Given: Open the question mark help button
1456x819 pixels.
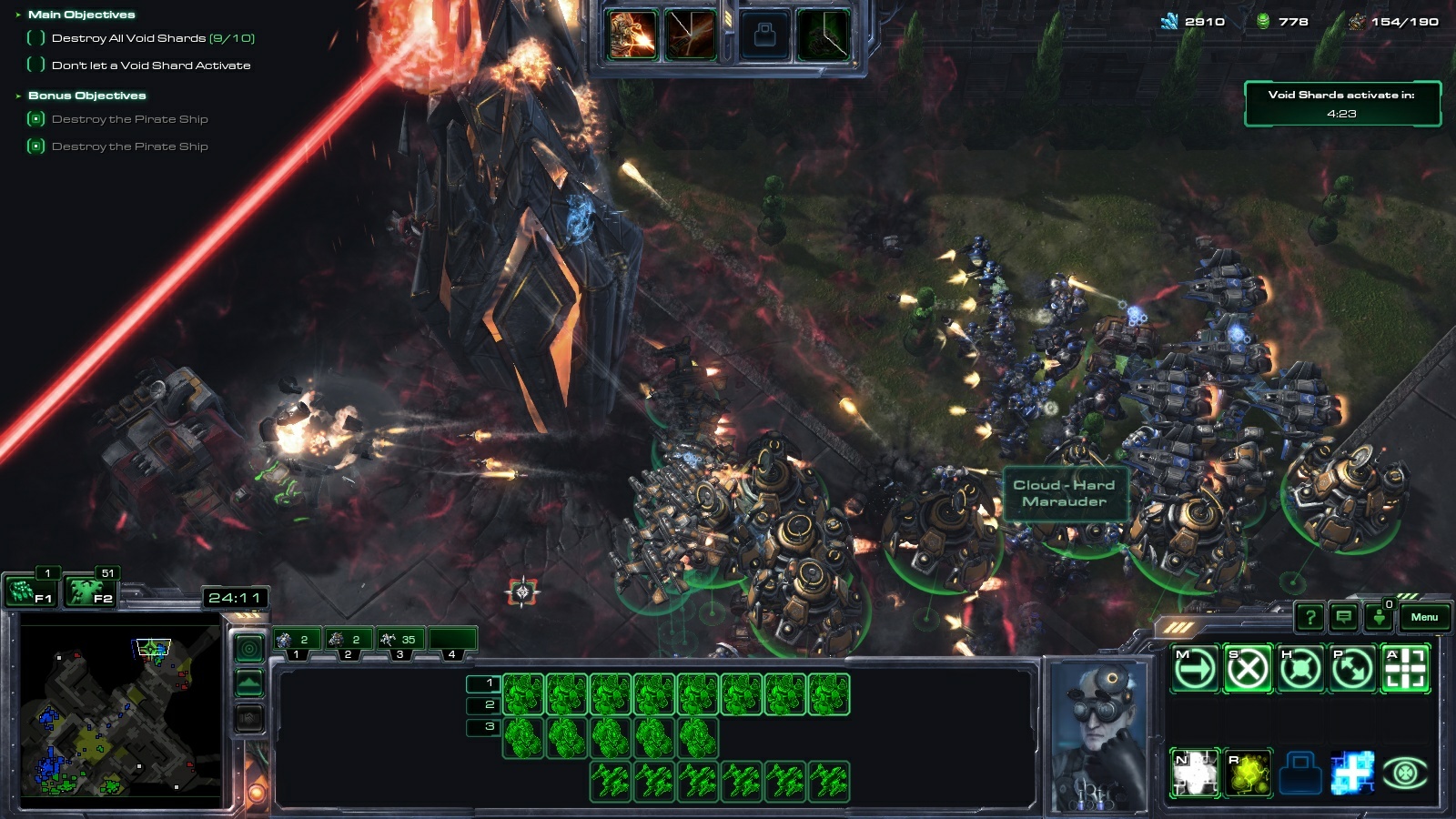Looking at the screenshot, I should [1309, 618].
